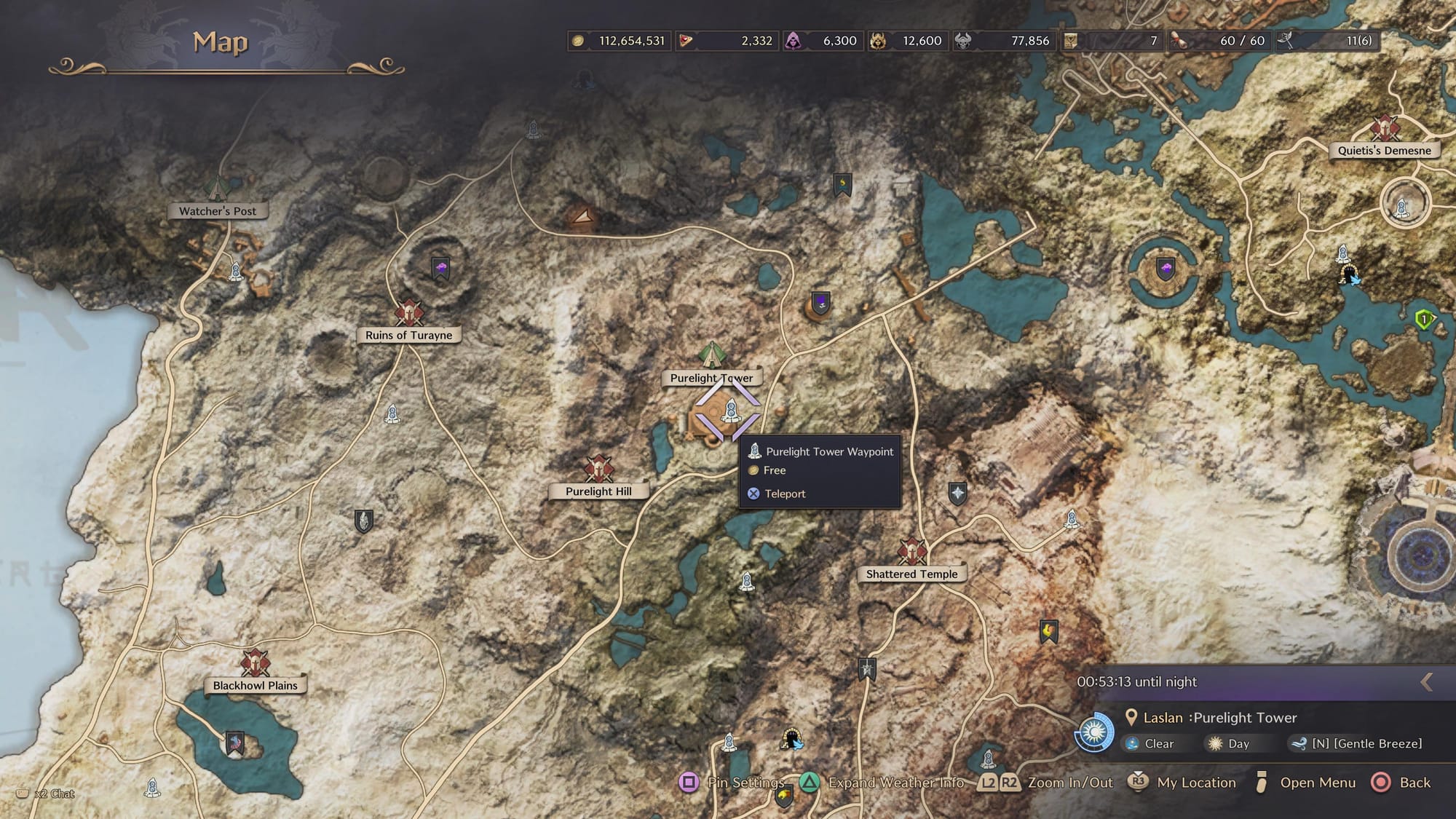This screenshot has width=1456, height=819.
Task: Open Menu from the bottom bar
Action: (1317, 783)
